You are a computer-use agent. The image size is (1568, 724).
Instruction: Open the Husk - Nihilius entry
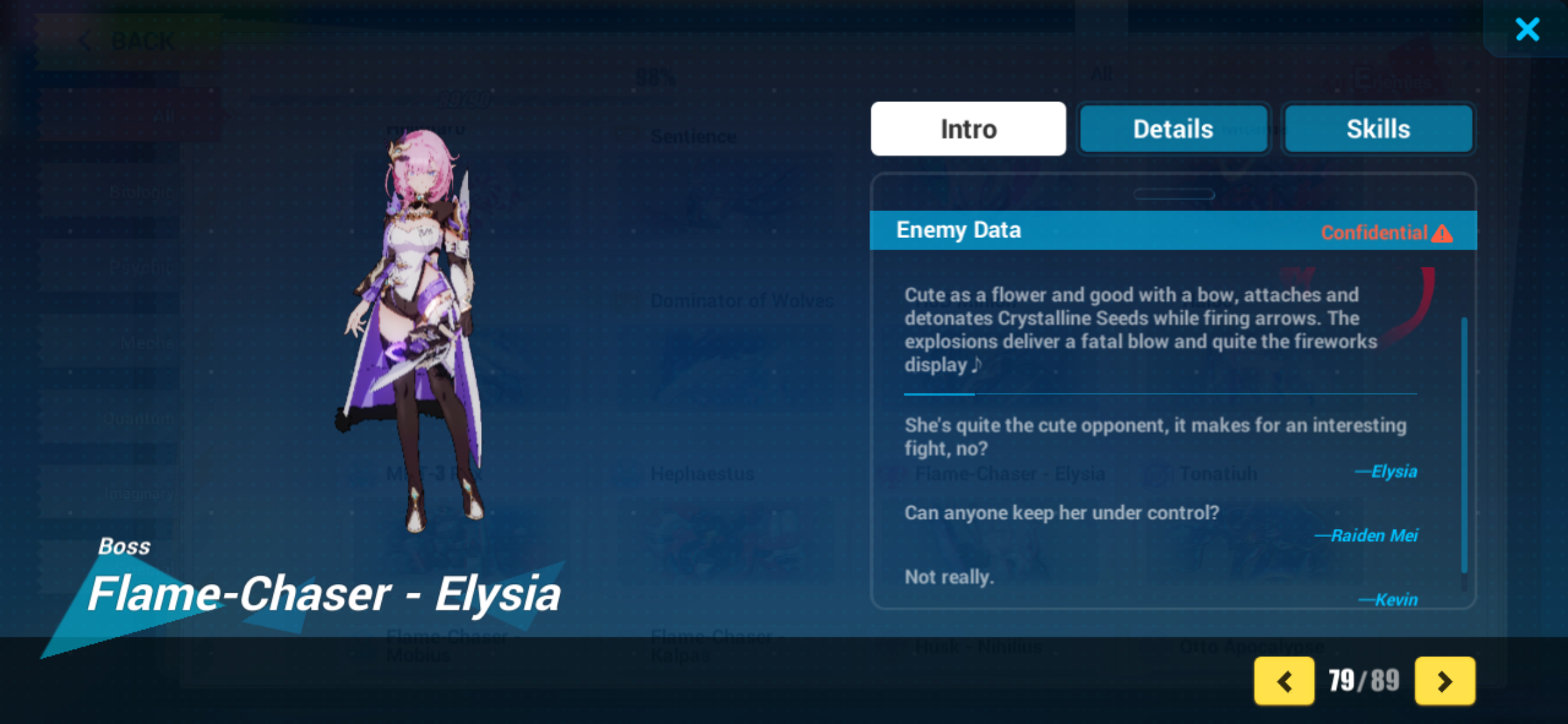978,646
